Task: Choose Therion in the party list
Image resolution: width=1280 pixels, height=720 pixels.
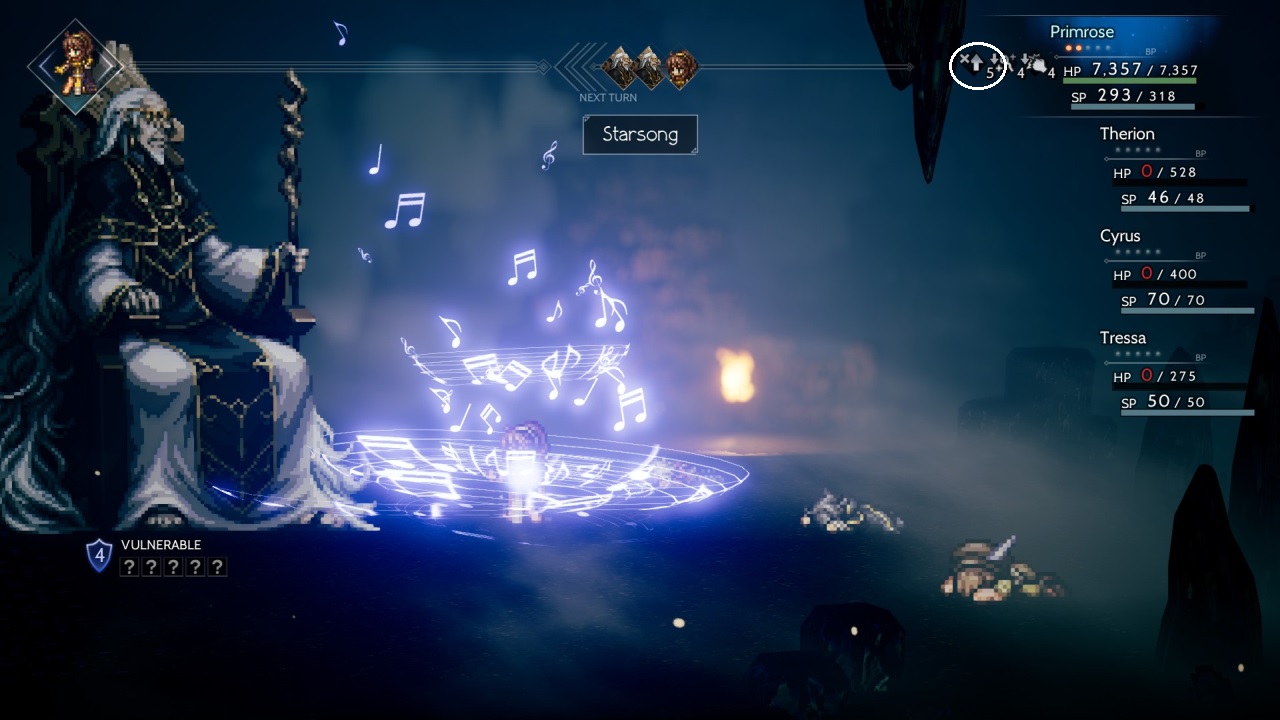Action: pyautogui.click(x=1127, y=134)
